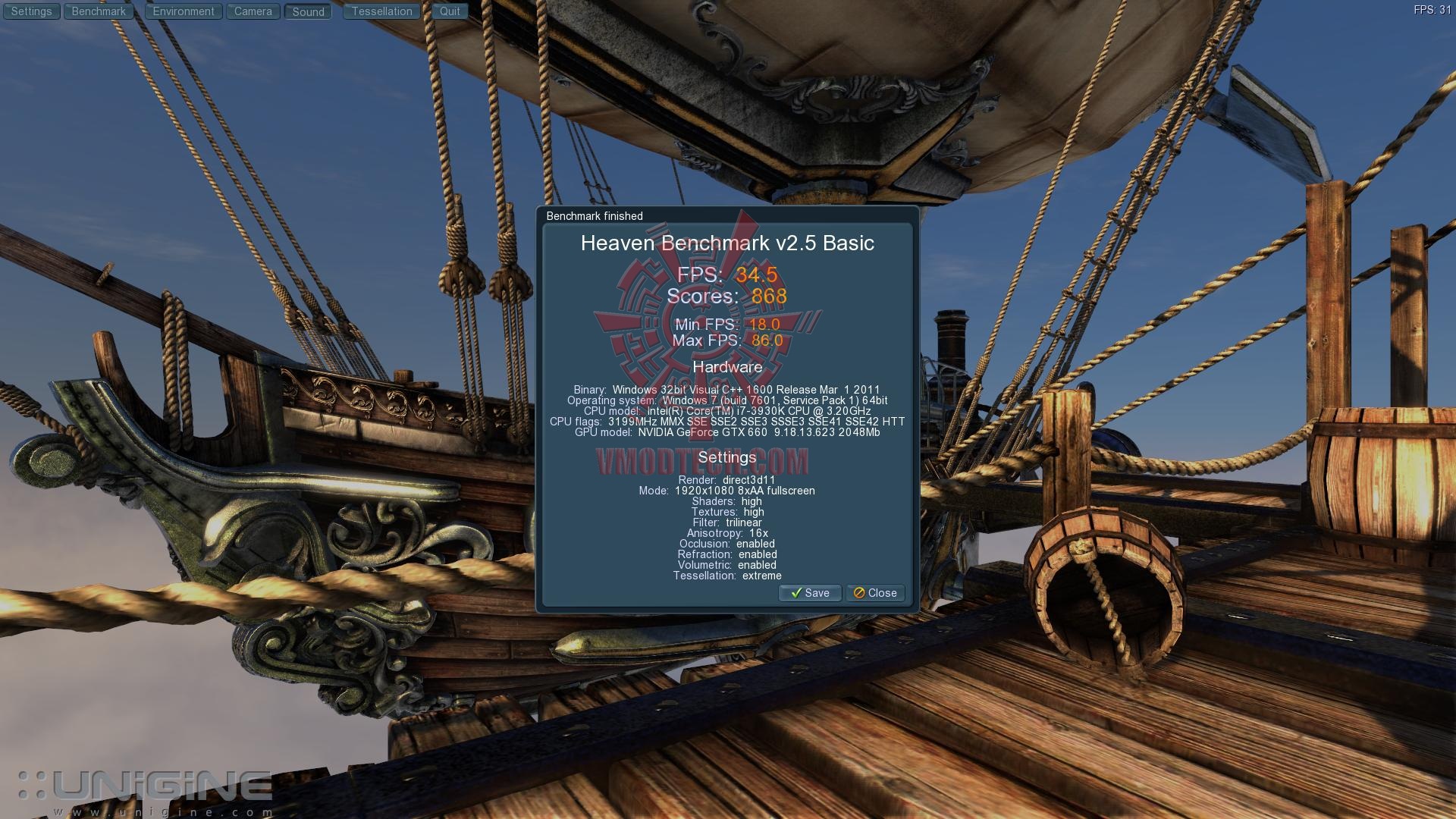Close the Benchmark finished dialog
The width and height of the screenshot is (1456, 819).
(875, 593)
